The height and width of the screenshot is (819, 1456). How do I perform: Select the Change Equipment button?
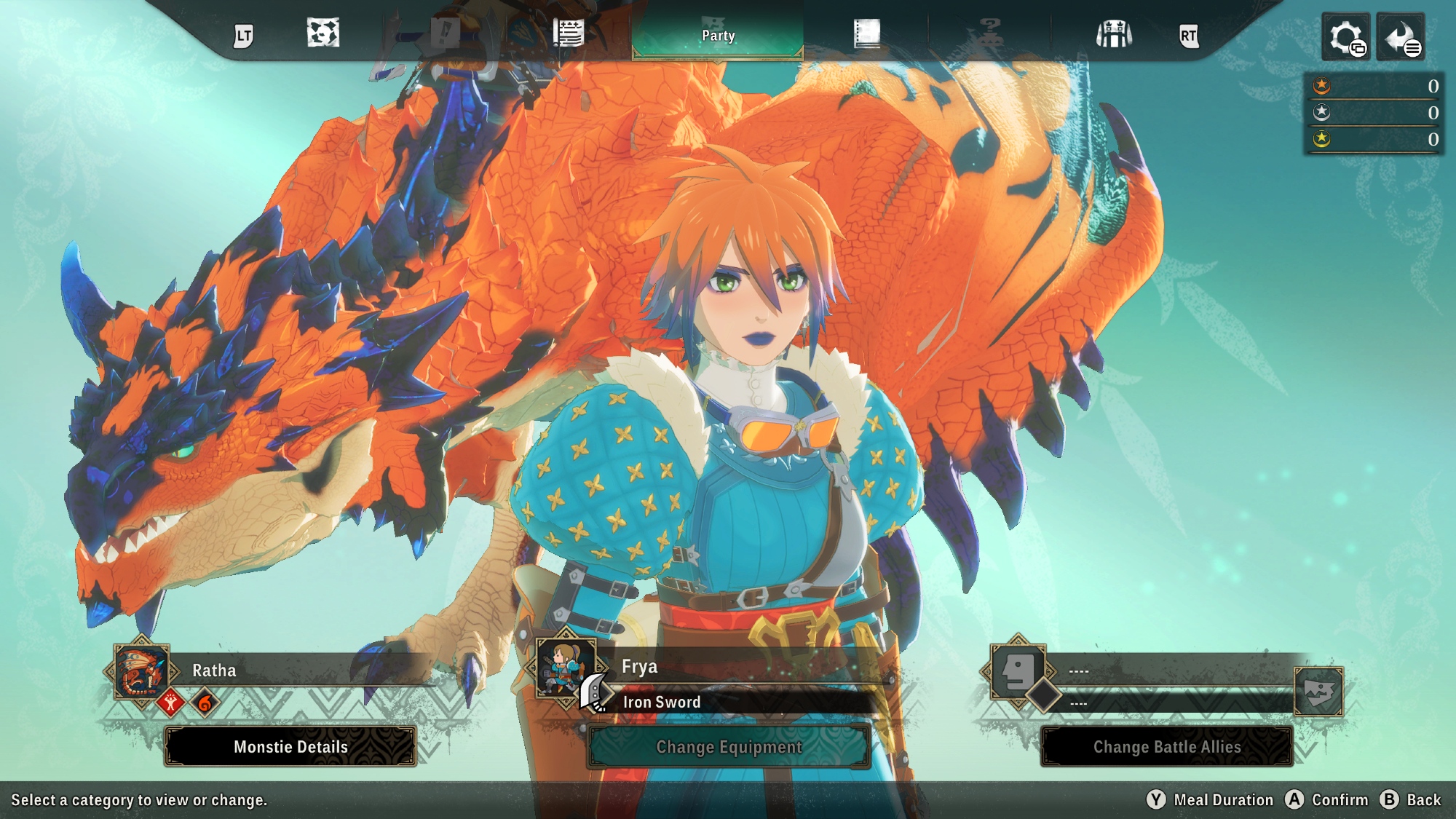tap(729, 746)
